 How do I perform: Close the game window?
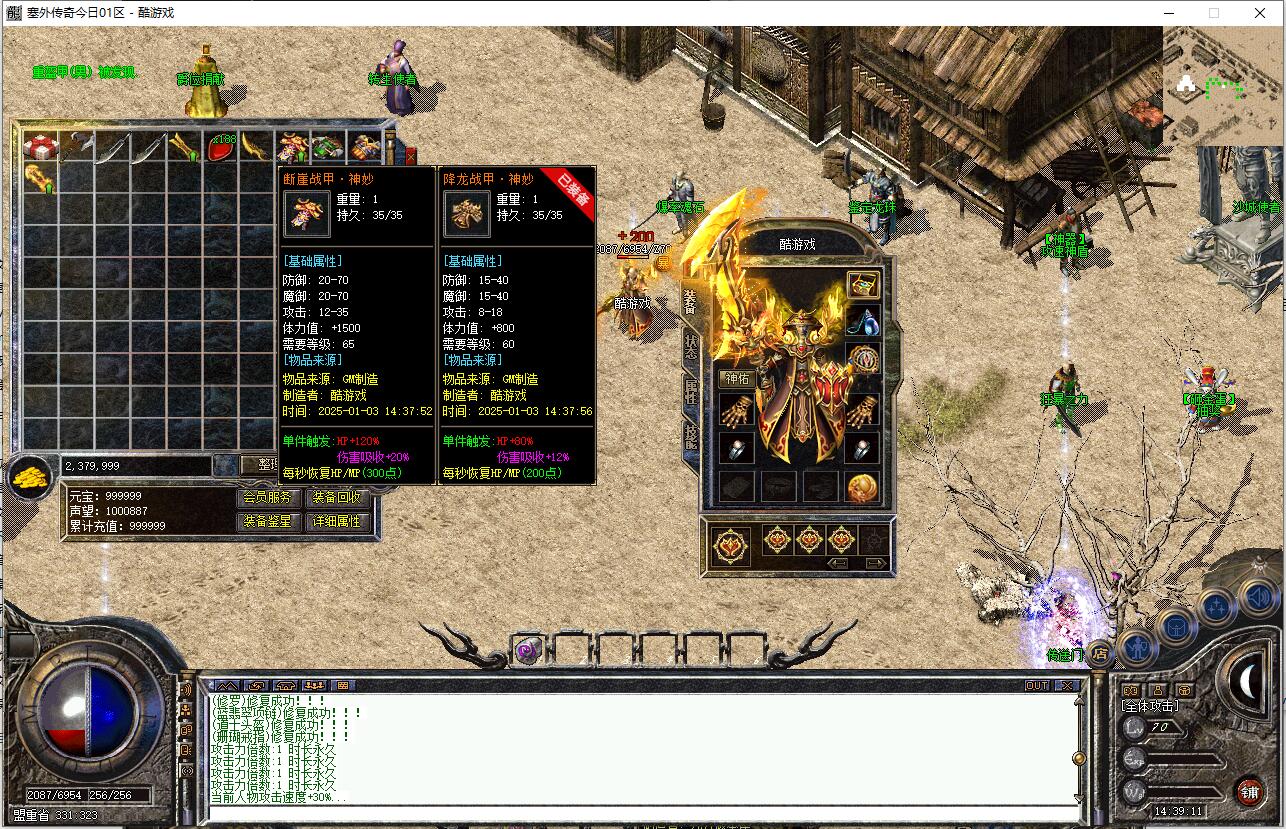coord(1259,13)
